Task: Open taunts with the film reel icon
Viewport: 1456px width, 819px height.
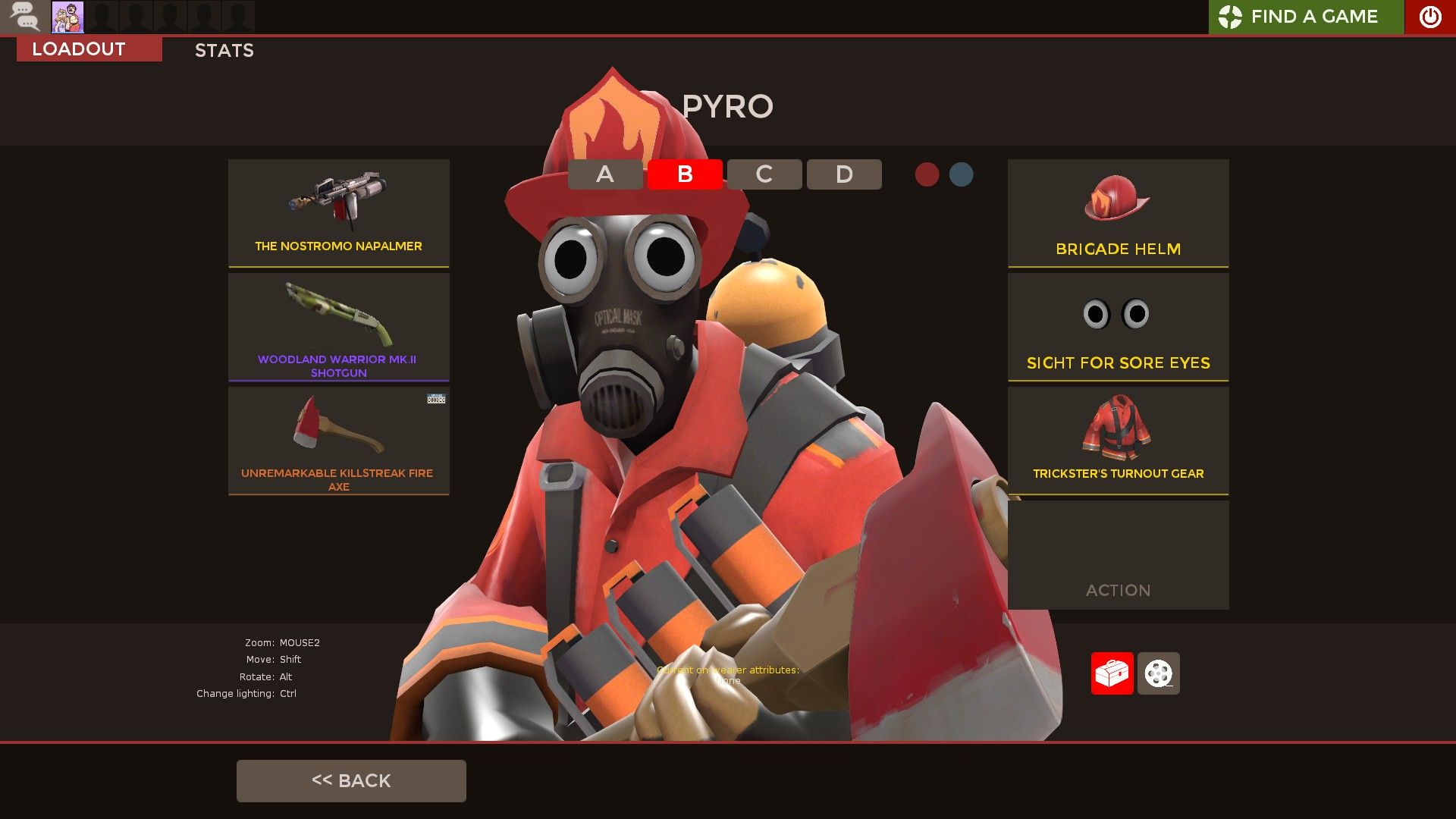Action: pyautogui.click(x=1158, y=673)
